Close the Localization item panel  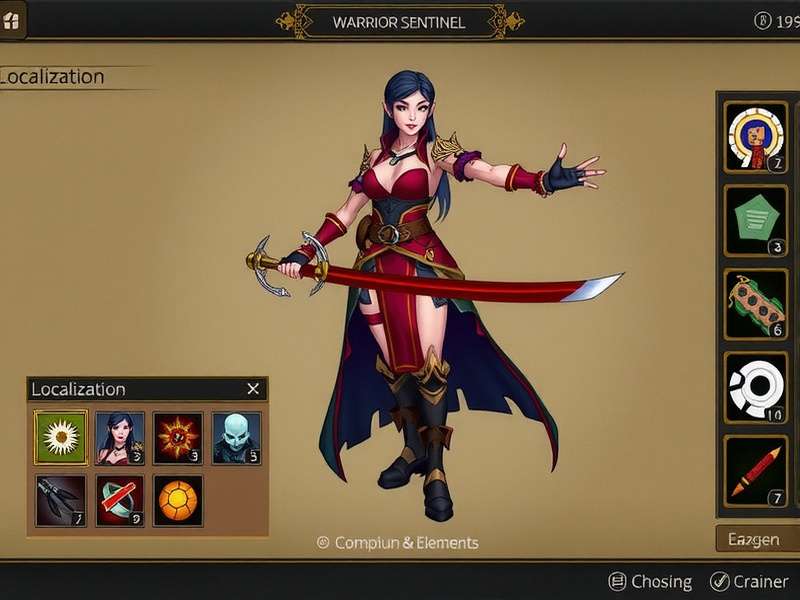pos(253,389)
